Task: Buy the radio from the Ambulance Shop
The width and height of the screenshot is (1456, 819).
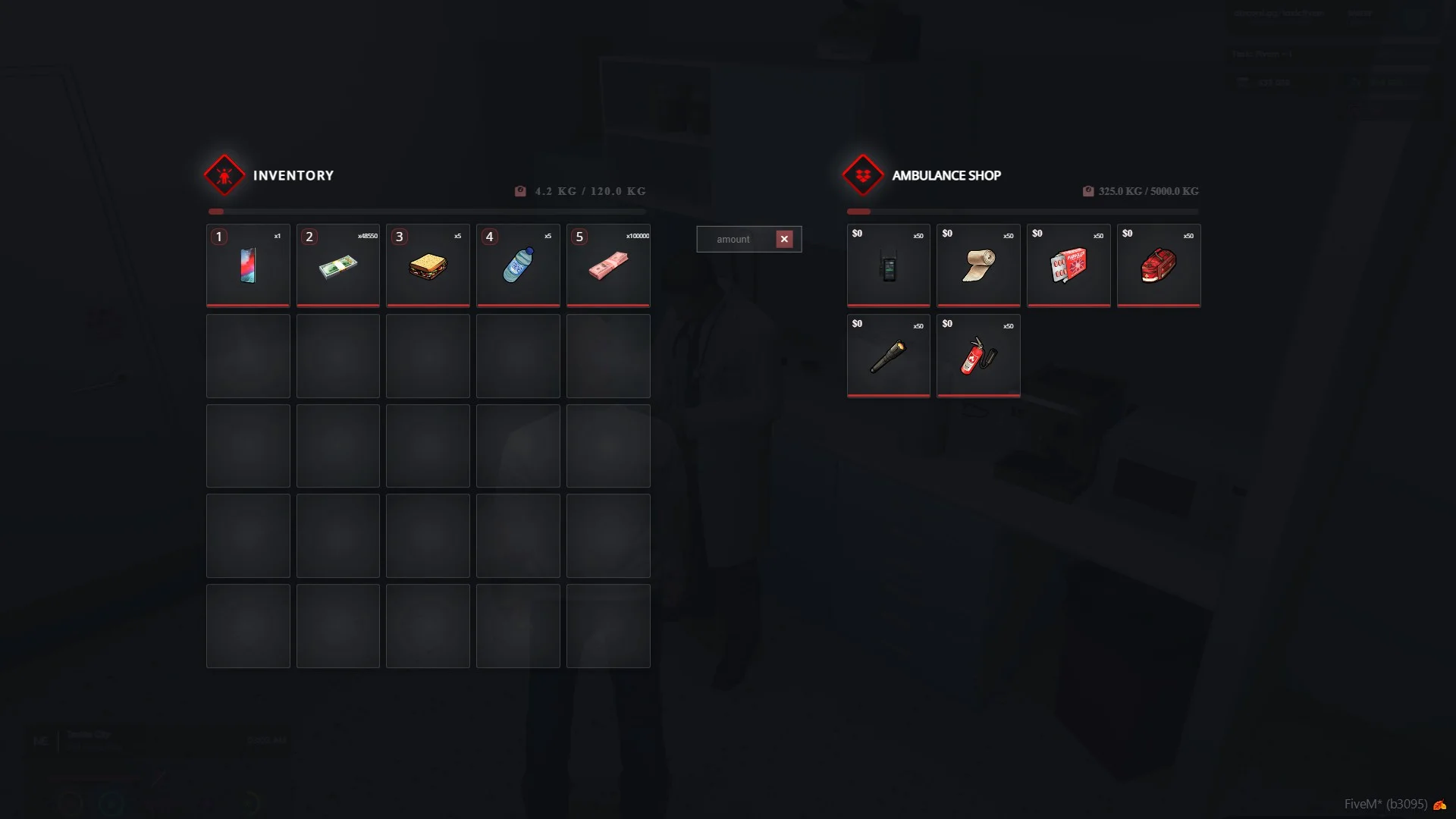Action: [x=888, y=266]
